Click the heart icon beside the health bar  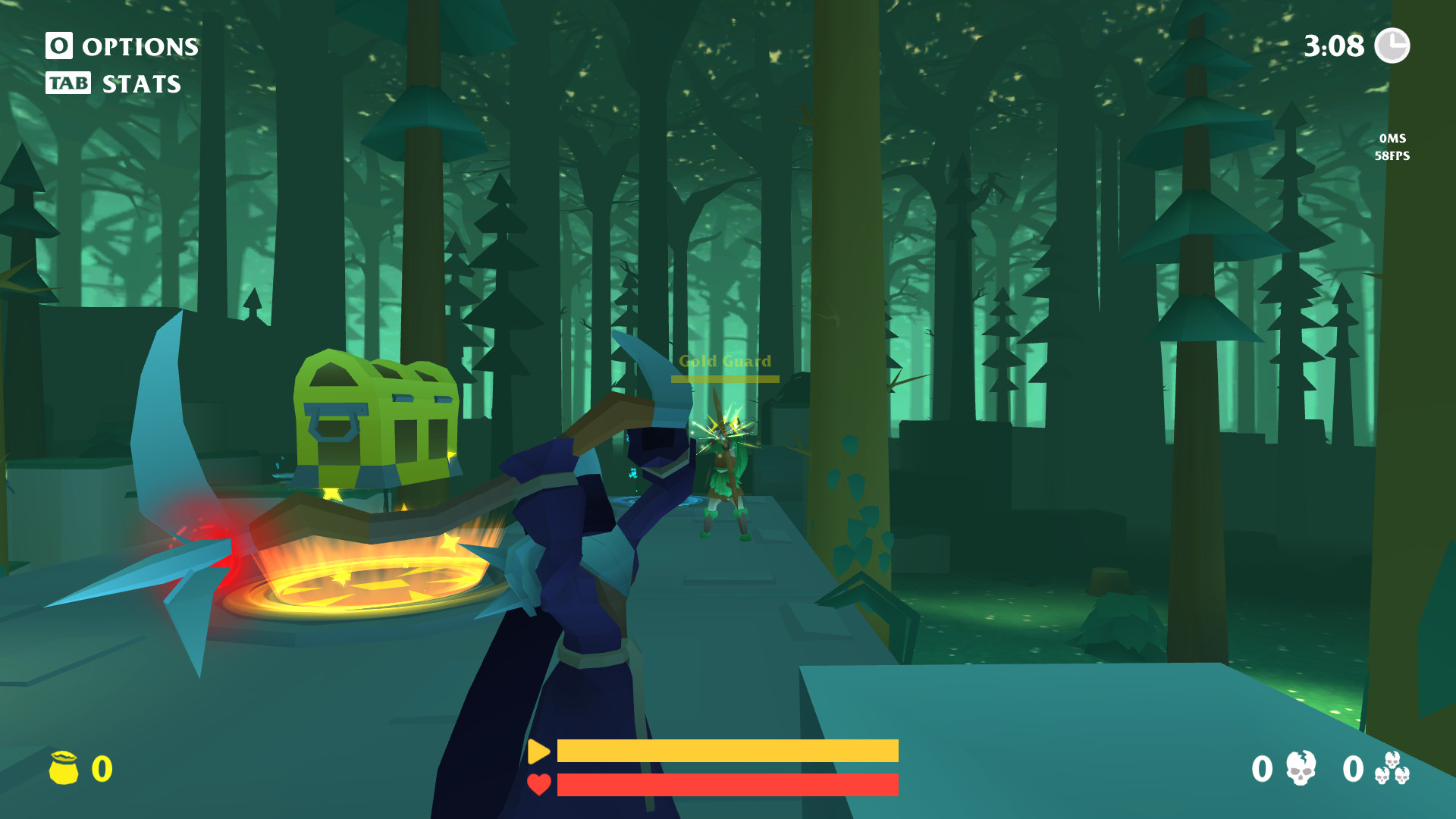tap(540, 784)
